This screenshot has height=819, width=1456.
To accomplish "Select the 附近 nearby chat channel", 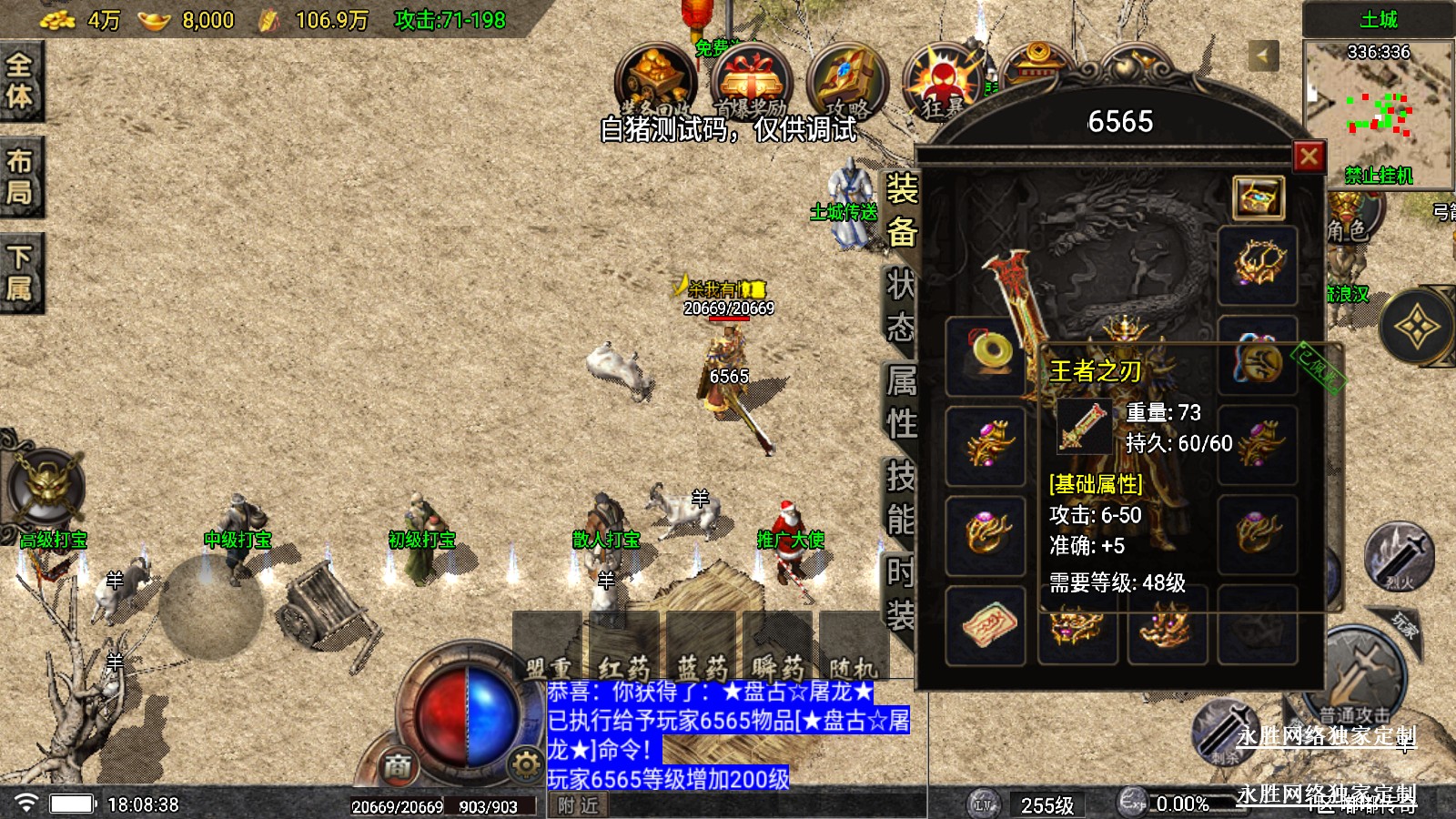I will point(579,805).
